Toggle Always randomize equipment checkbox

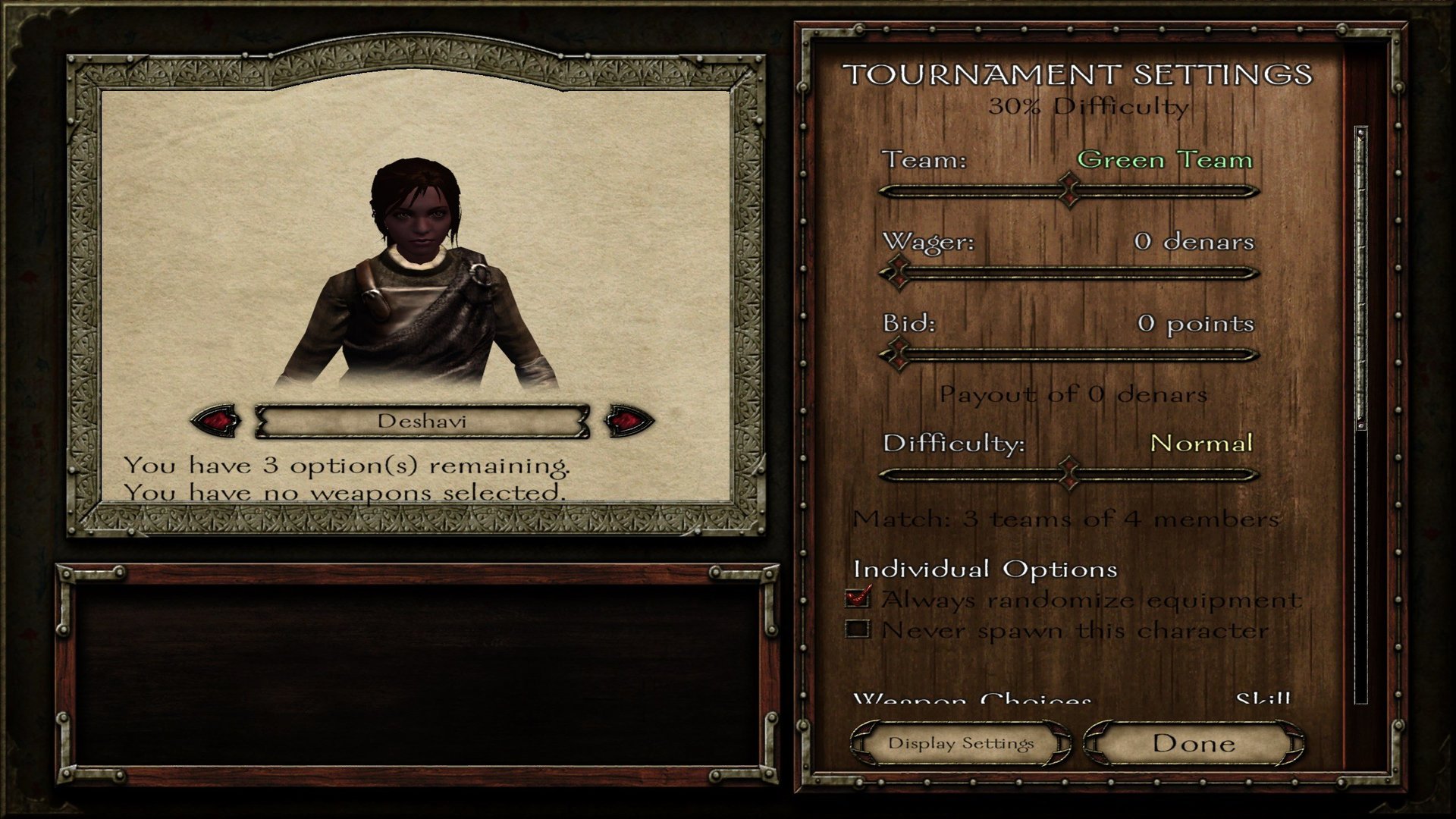(858, 599)
